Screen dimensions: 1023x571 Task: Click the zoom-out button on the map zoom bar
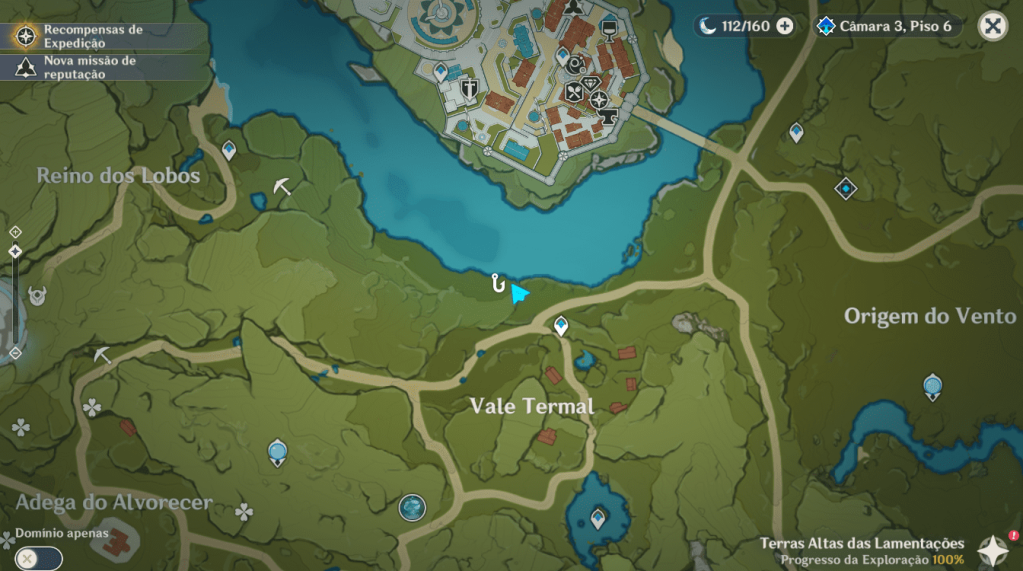click(x=15, y=352)
